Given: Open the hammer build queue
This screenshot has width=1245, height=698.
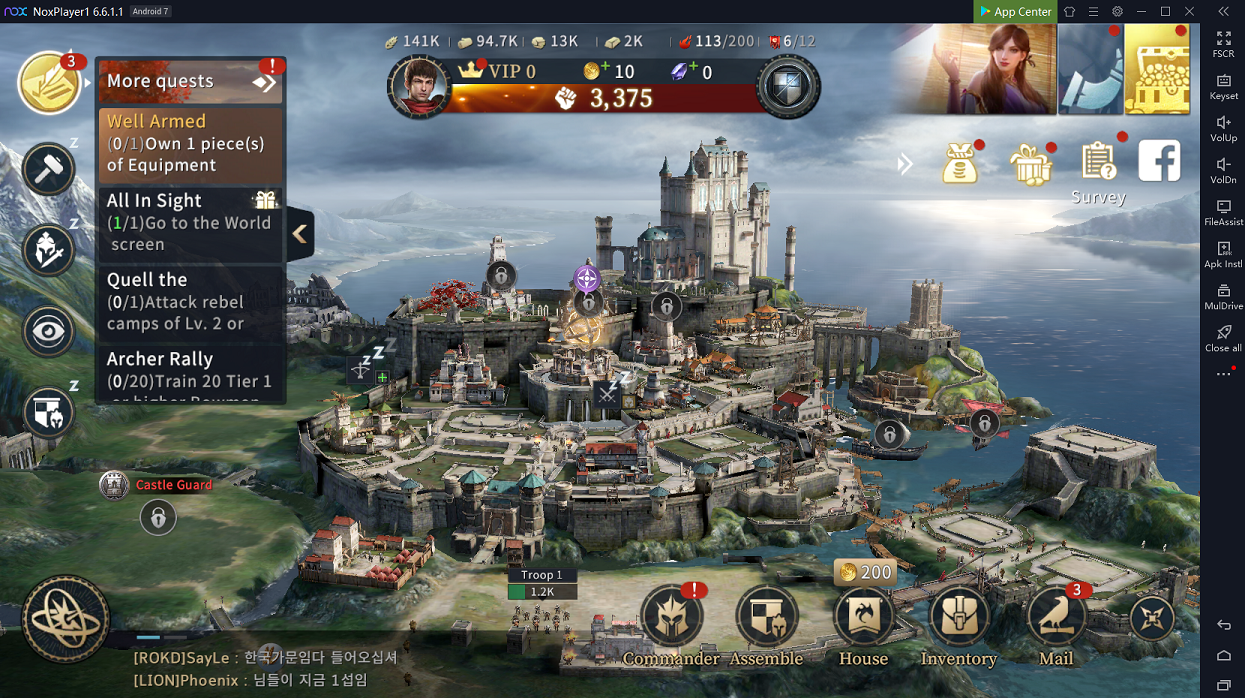Looking at the screenshot, I should coord(48,169).
